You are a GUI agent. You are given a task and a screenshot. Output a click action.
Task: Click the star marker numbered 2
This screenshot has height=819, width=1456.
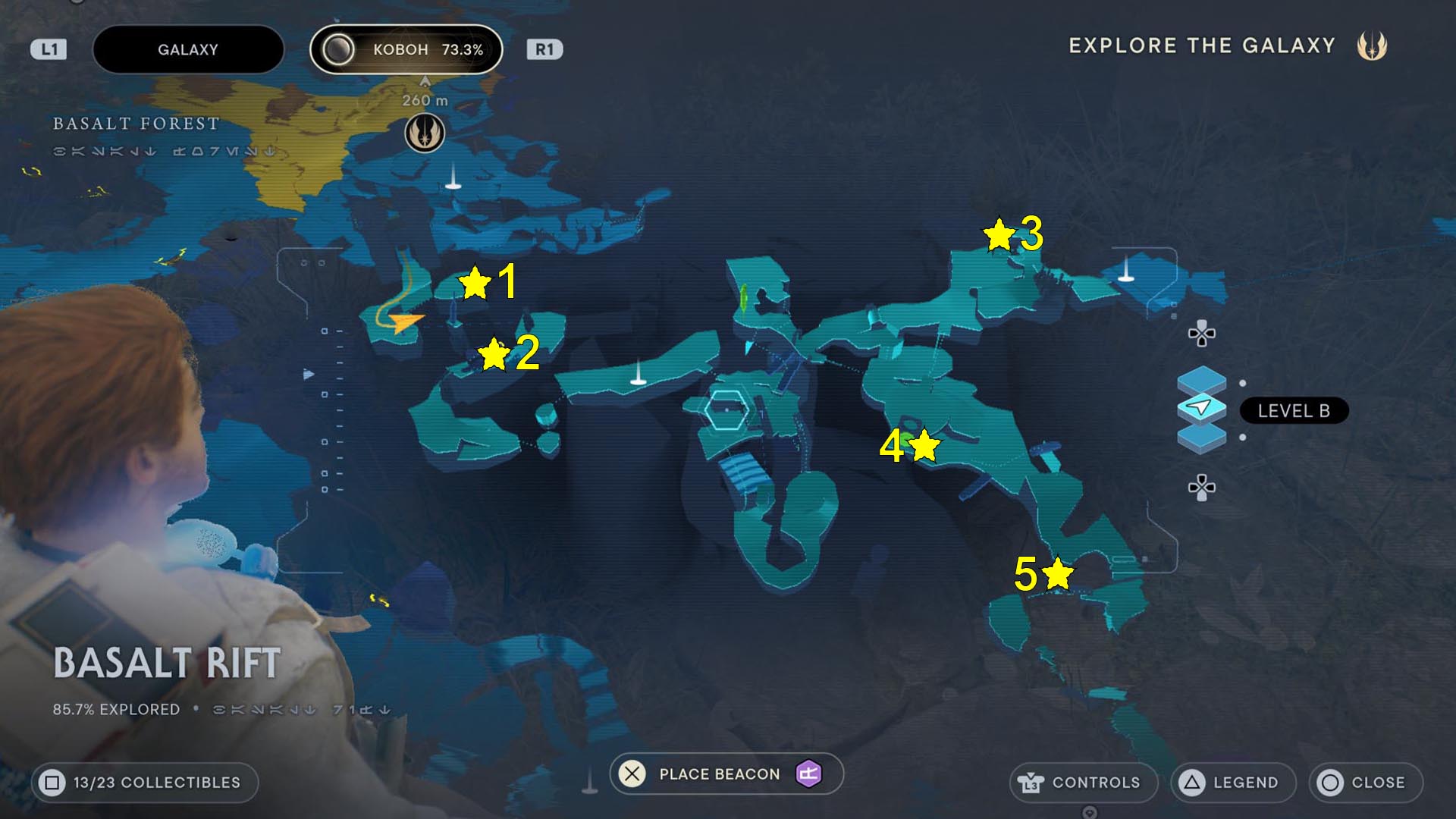click(494, 354)
